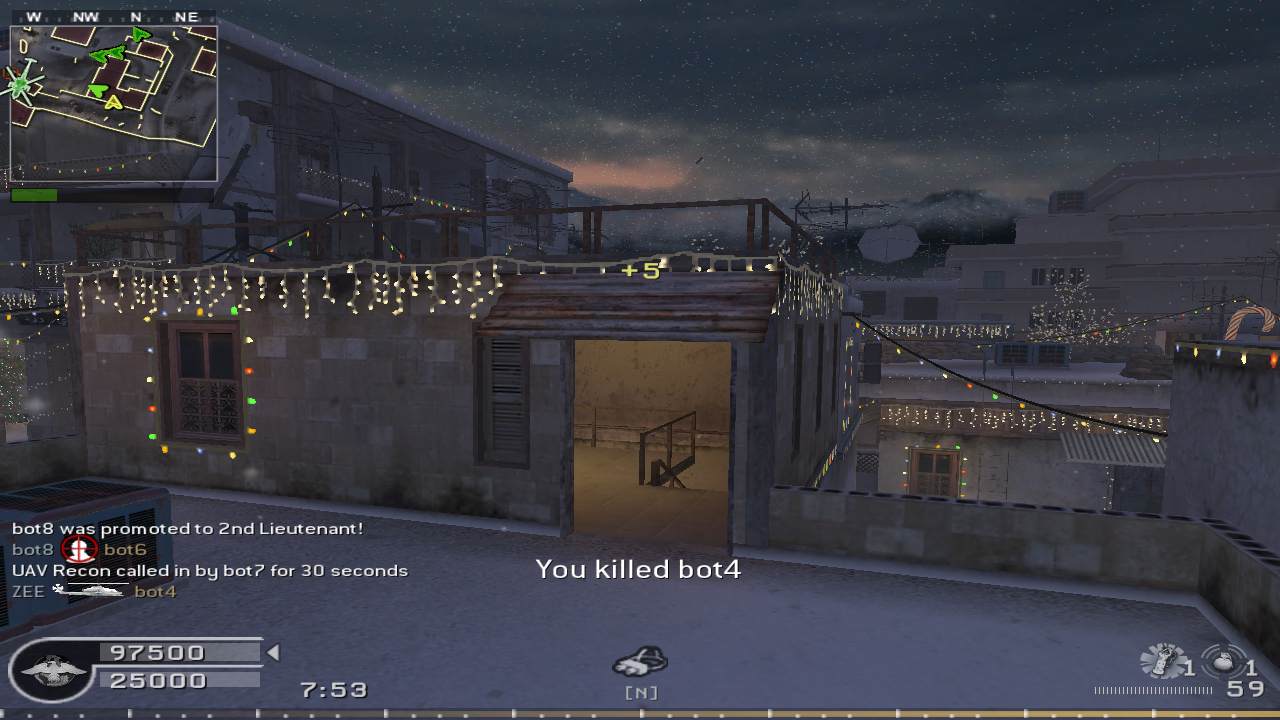Viewport: 1280px width, 720px height.
Task: Choose the frag grenade icon
Action: [x=1222, y=661]
